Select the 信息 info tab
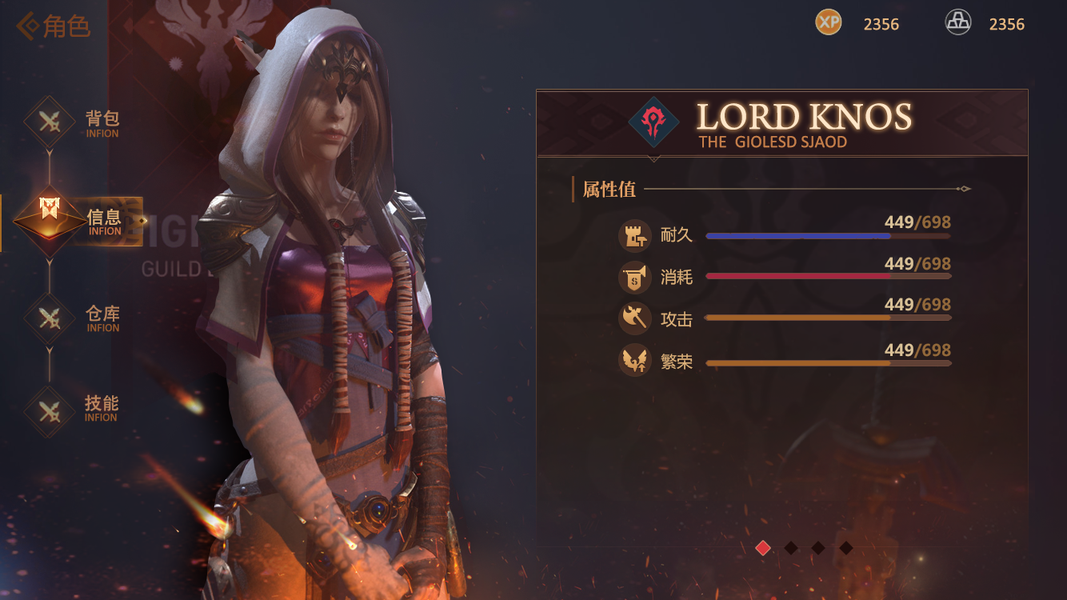Image resolution: width=1067 pixels, height=600 pixels. (50, 217)
